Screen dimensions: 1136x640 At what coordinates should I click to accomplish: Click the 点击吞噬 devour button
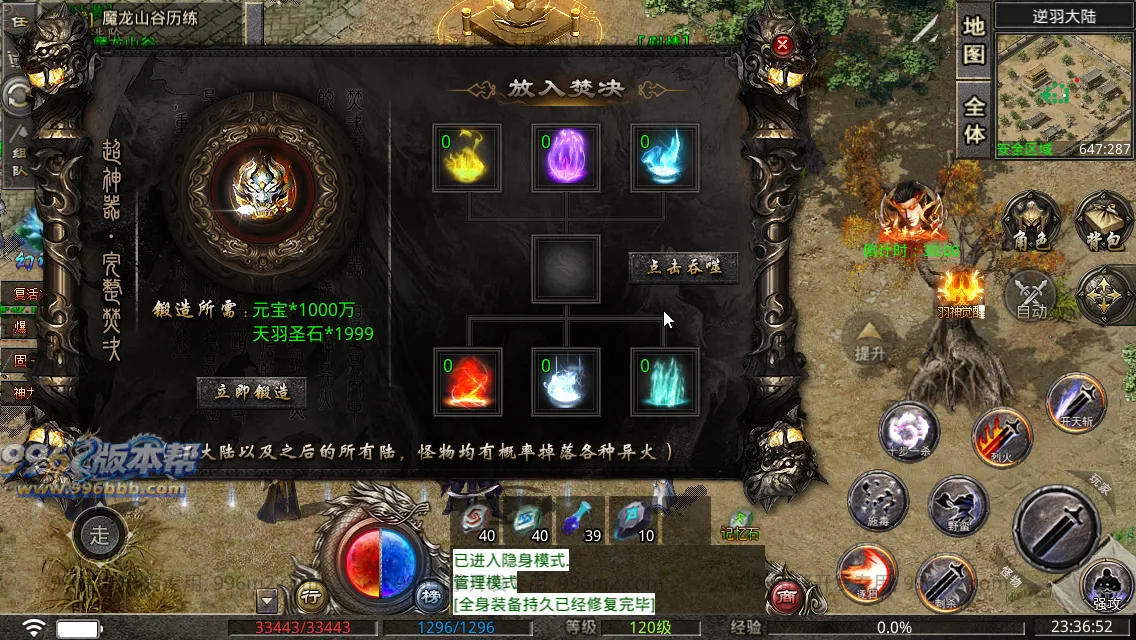tap(683, 266)
